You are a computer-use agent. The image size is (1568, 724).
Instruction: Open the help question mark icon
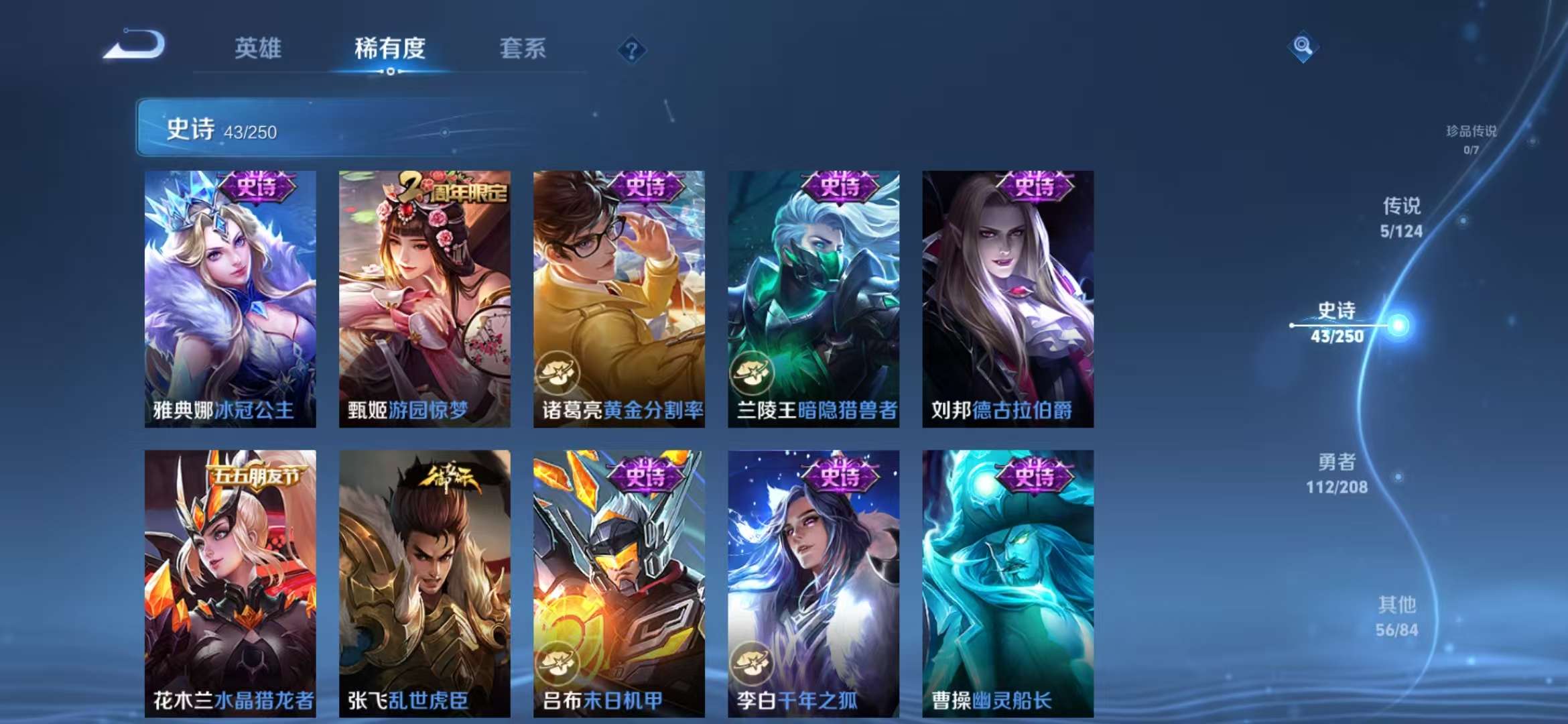click(631, 48)
